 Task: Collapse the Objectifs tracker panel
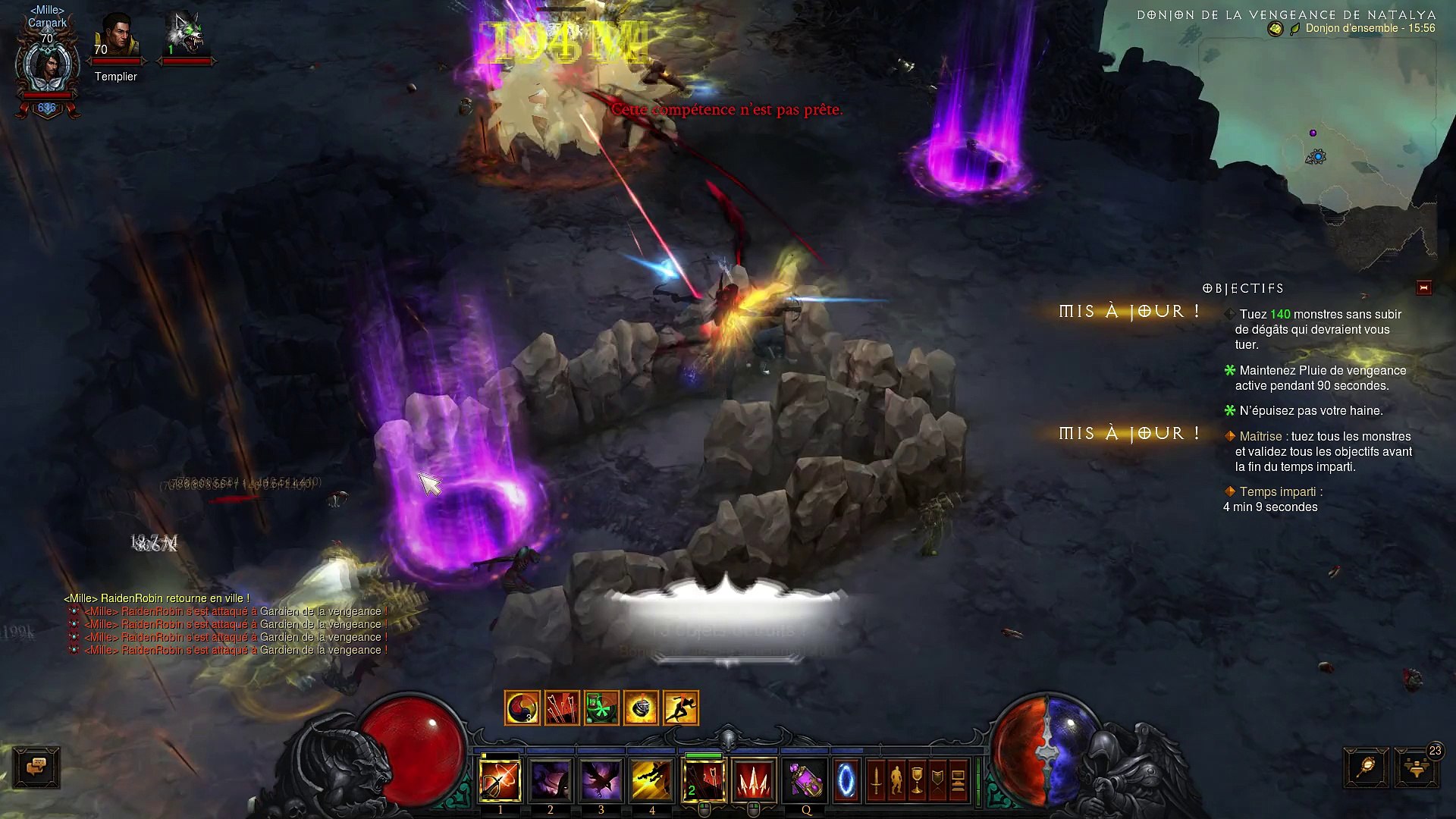[x=1423, y=287]
